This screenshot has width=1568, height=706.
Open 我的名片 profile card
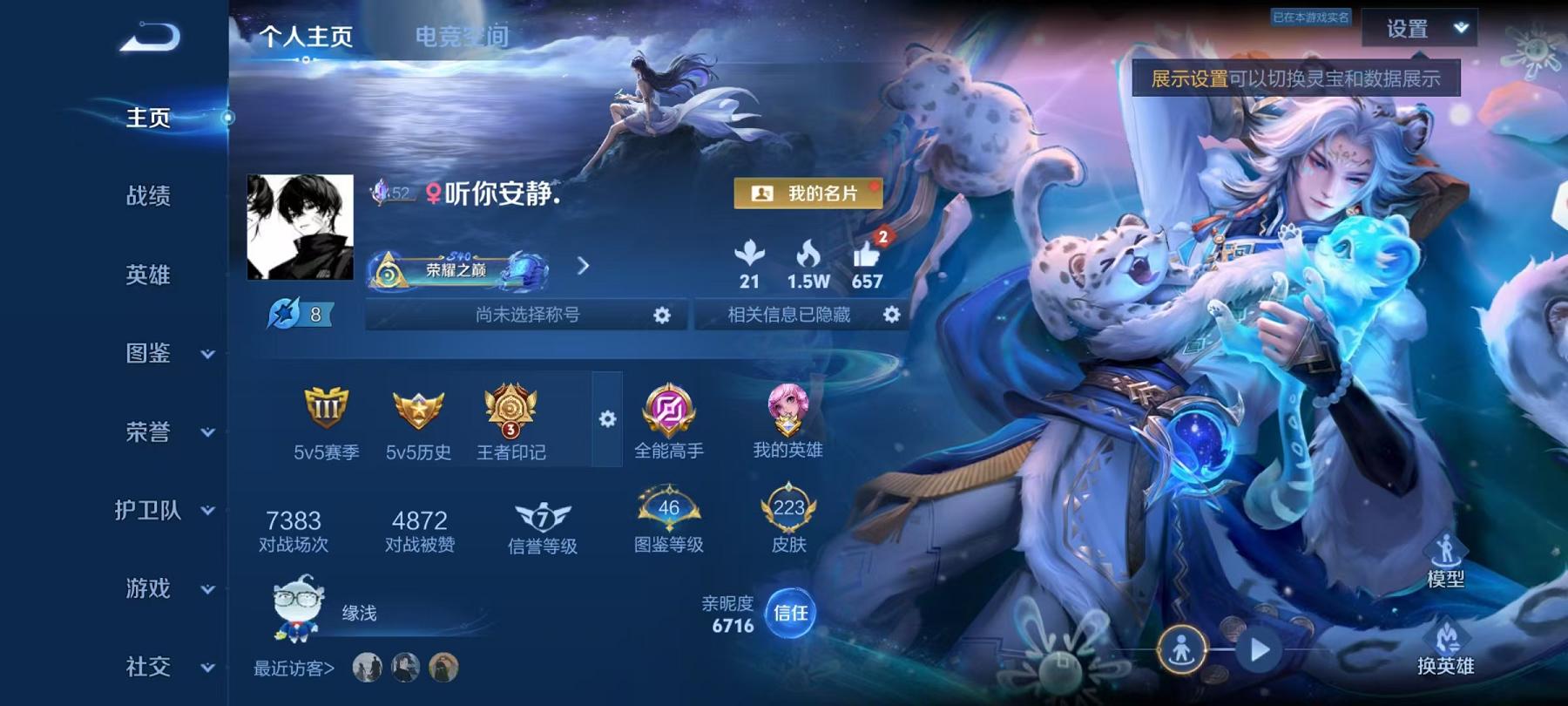808,194
